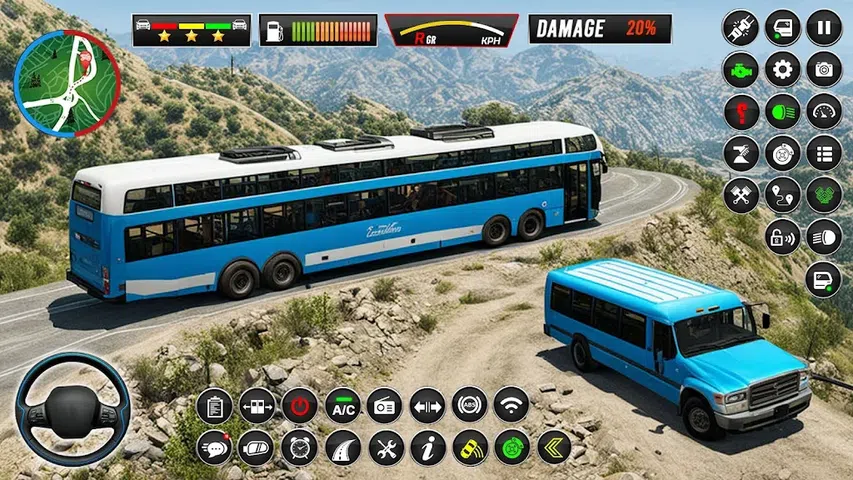The height and width of the screenshot is (480, 853).
Task: Open the chat messages bubble
Action: (214, 447)
